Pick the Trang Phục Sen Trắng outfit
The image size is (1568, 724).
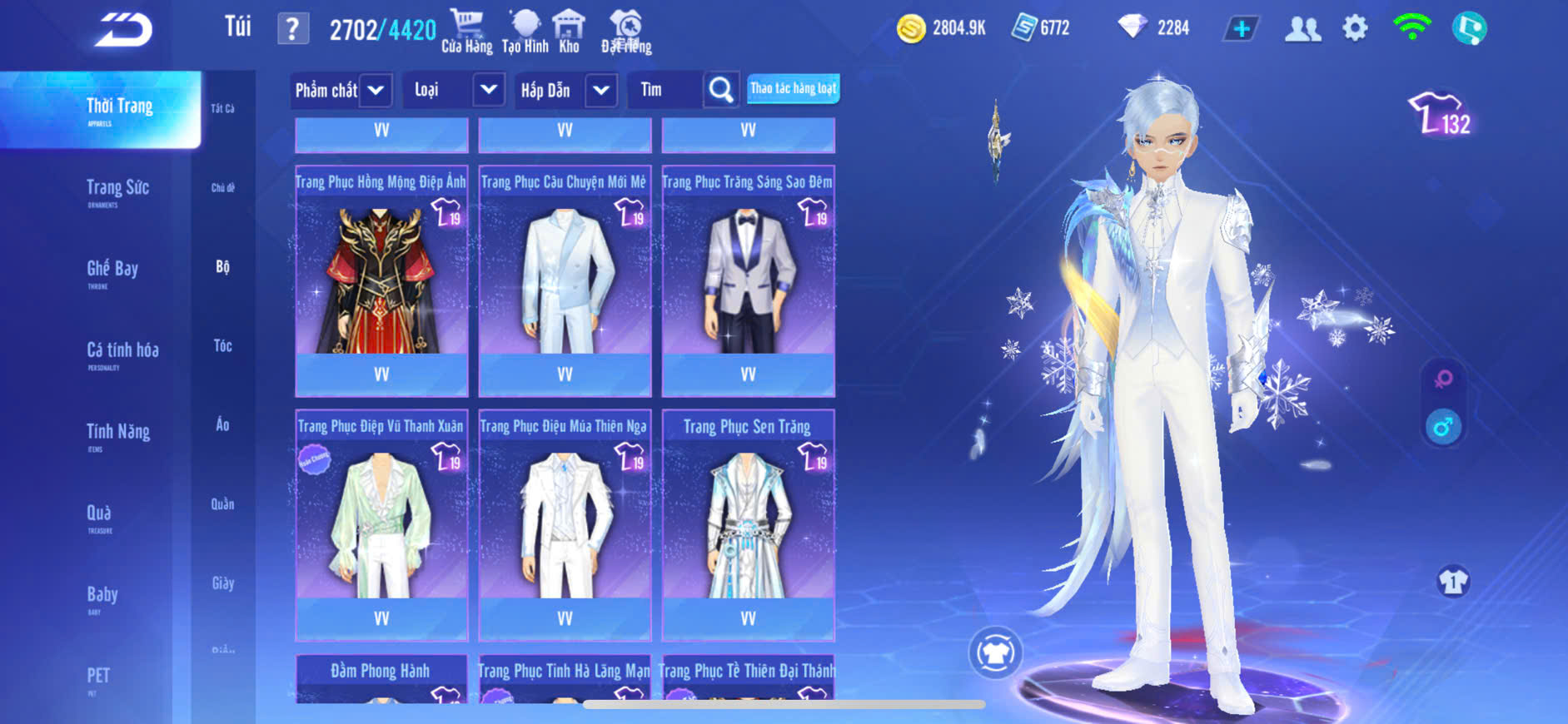pos(748,524)
